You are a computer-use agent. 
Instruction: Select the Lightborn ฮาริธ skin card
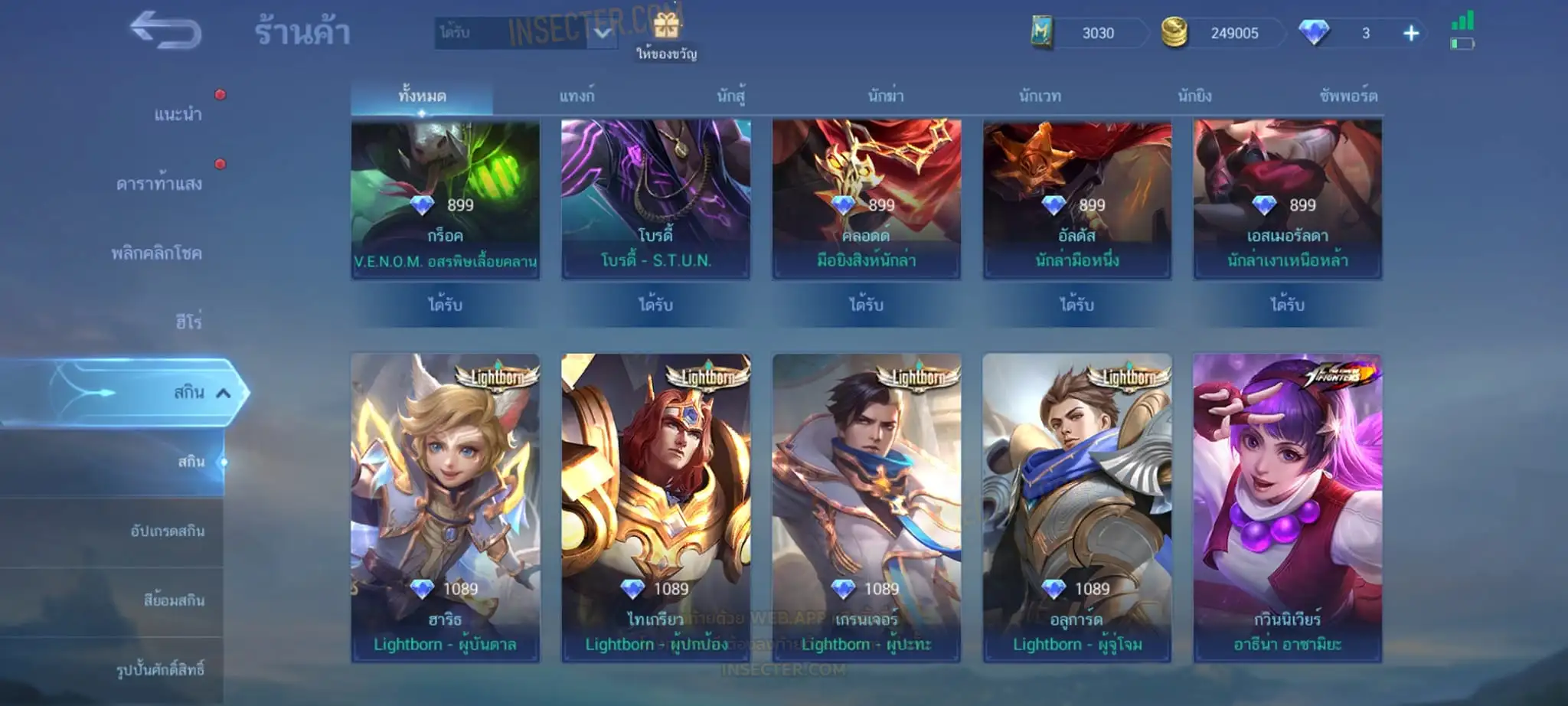coord(445,507)
